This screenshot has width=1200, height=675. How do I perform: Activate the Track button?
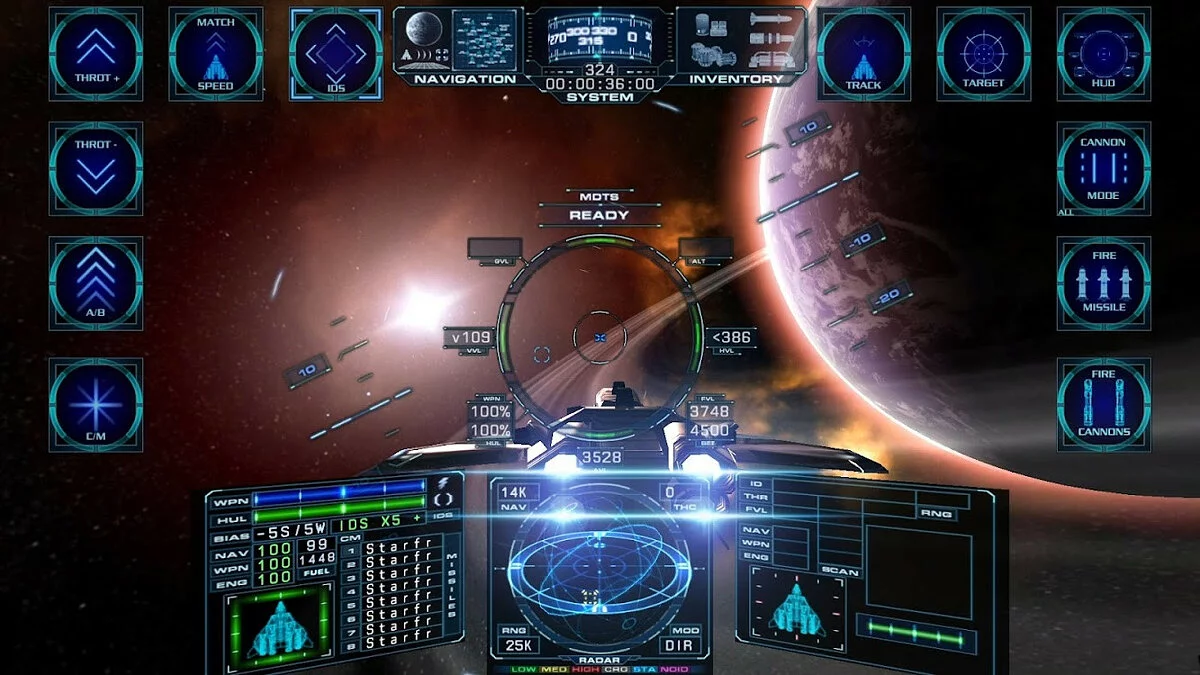863,53
